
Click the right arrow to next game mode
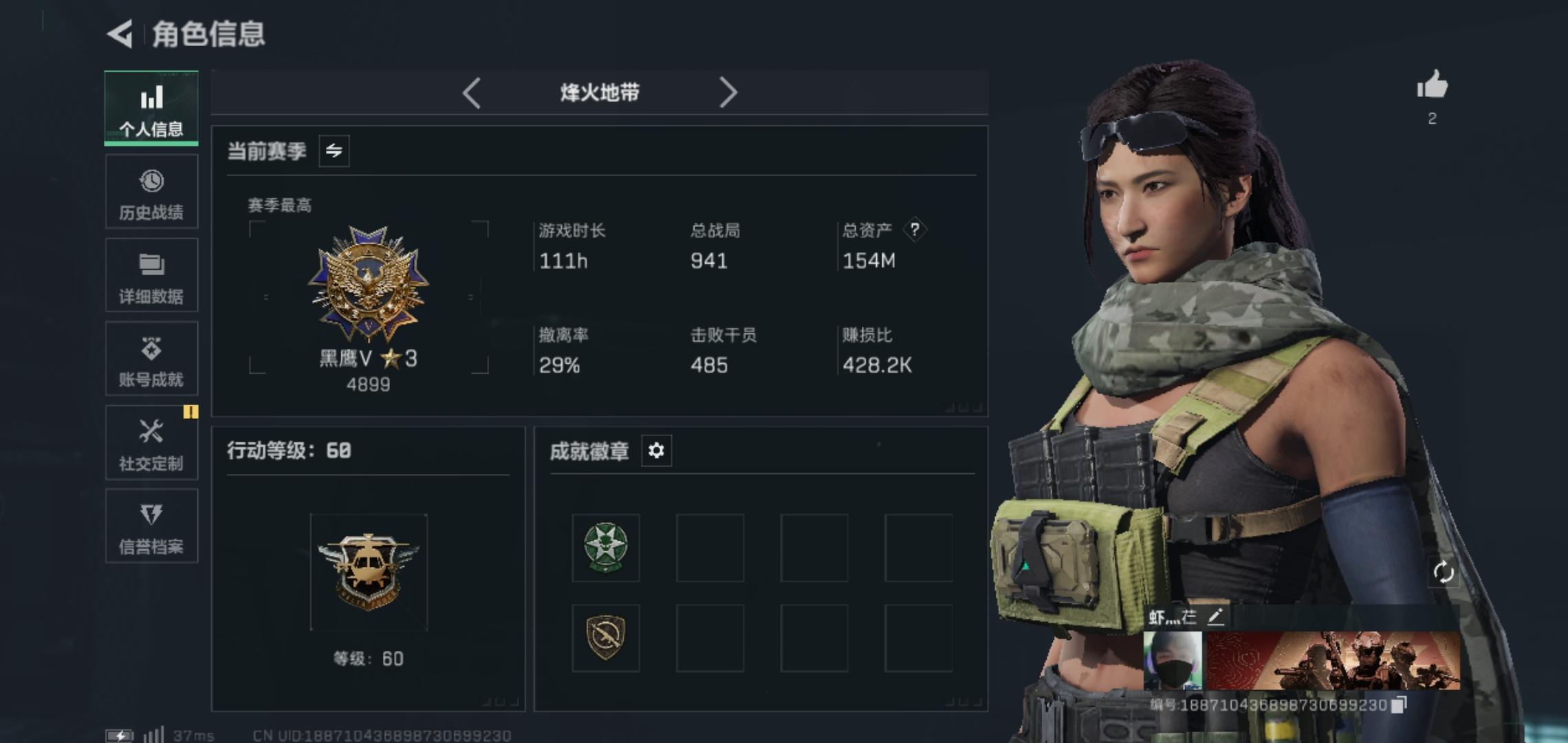coord(730,91)
